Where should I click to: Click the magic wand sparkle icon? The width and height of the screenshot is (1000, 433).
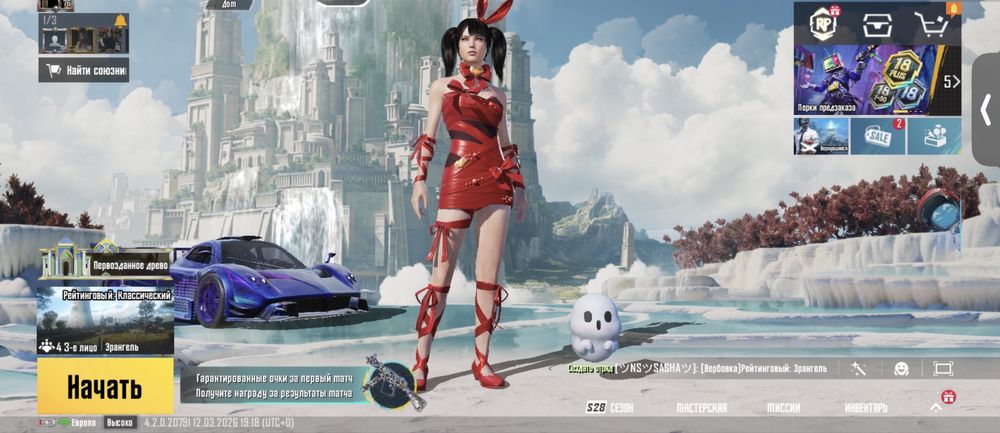coord(858,368)
